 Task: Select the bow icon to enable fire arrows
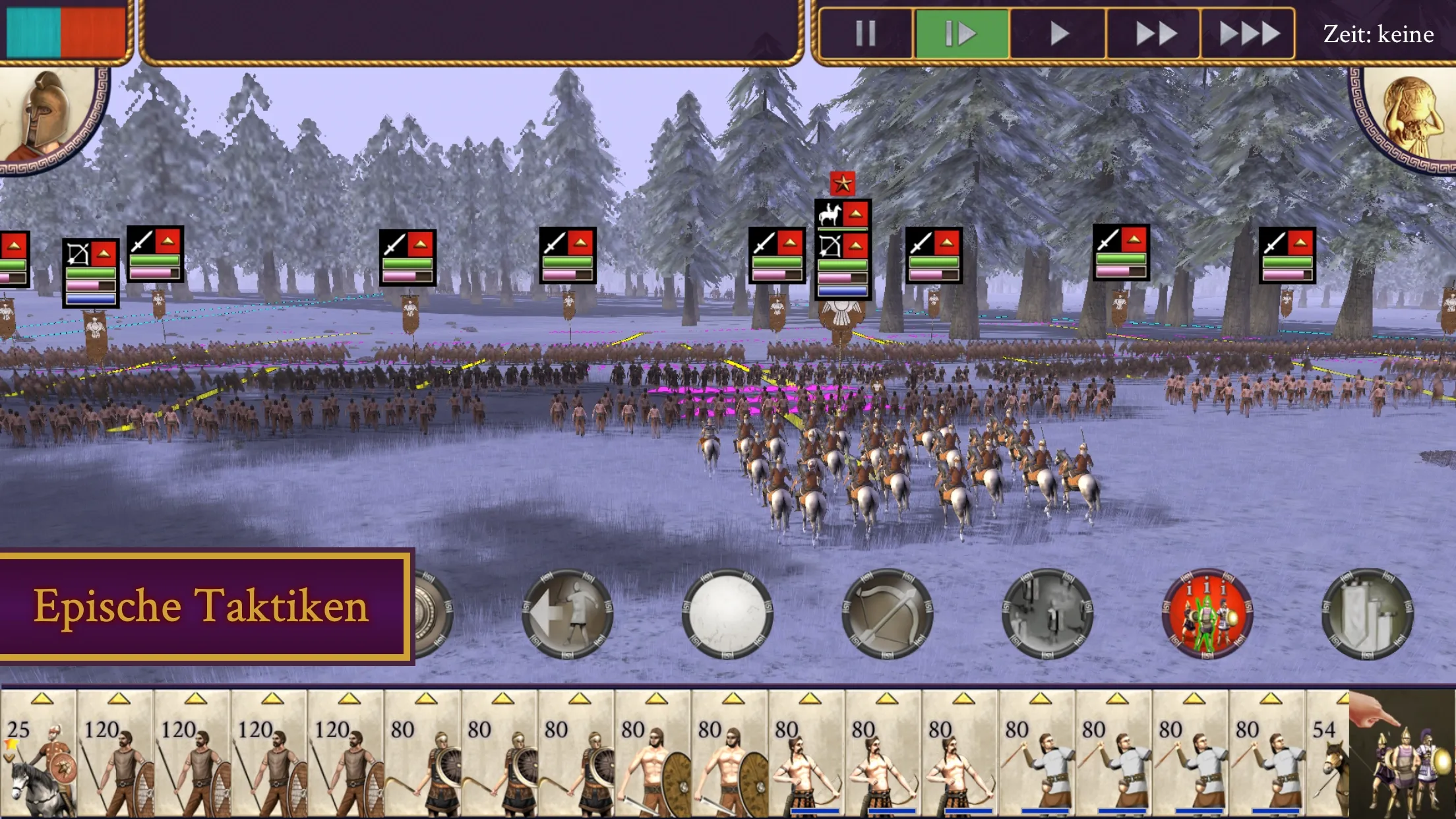887,613
